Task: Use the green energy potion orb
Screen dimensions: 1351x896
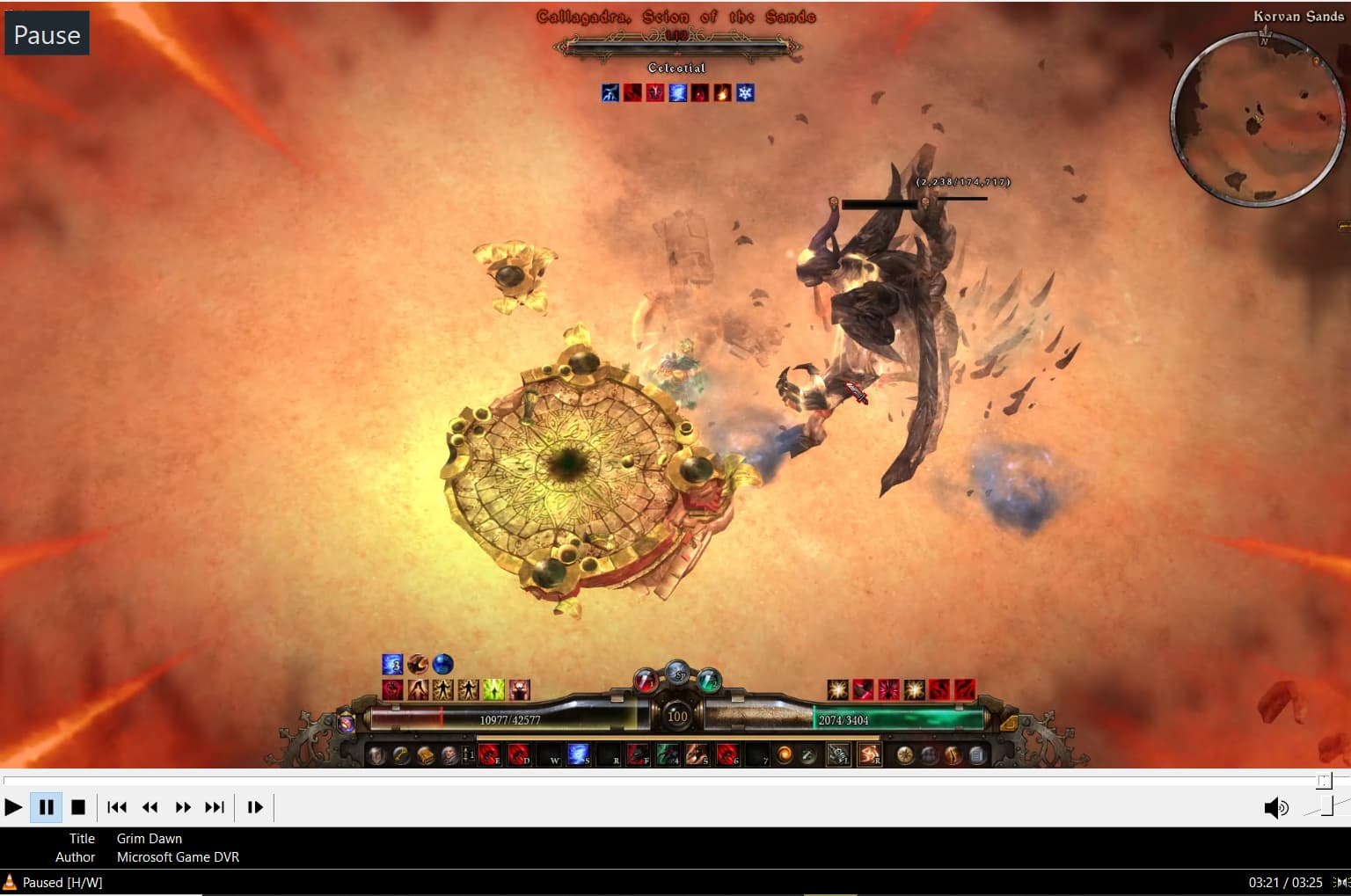Action: coord(709,680)
